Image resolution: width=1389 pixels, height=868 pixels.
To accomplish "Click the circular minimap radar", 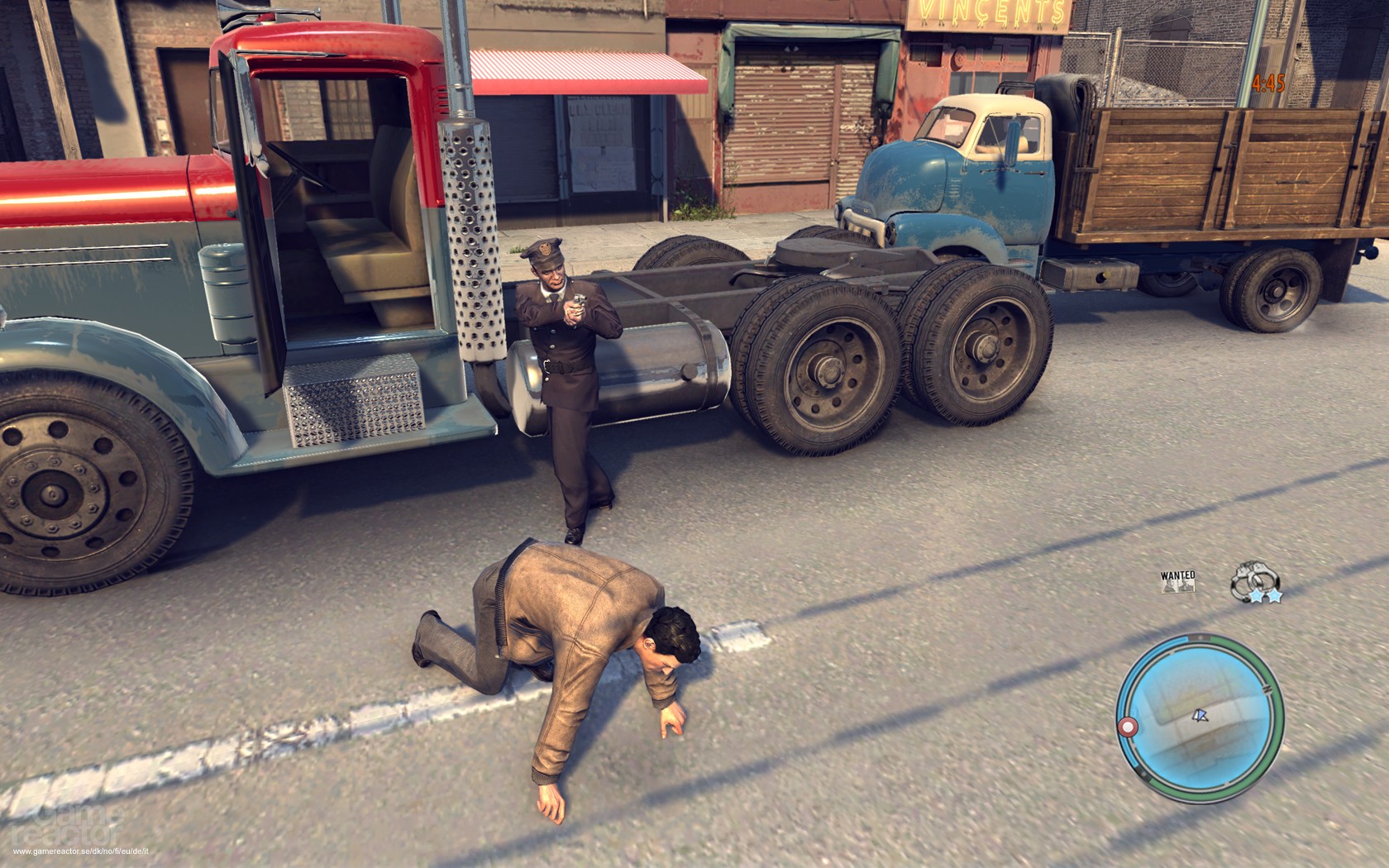I will tap(1198, 717).
